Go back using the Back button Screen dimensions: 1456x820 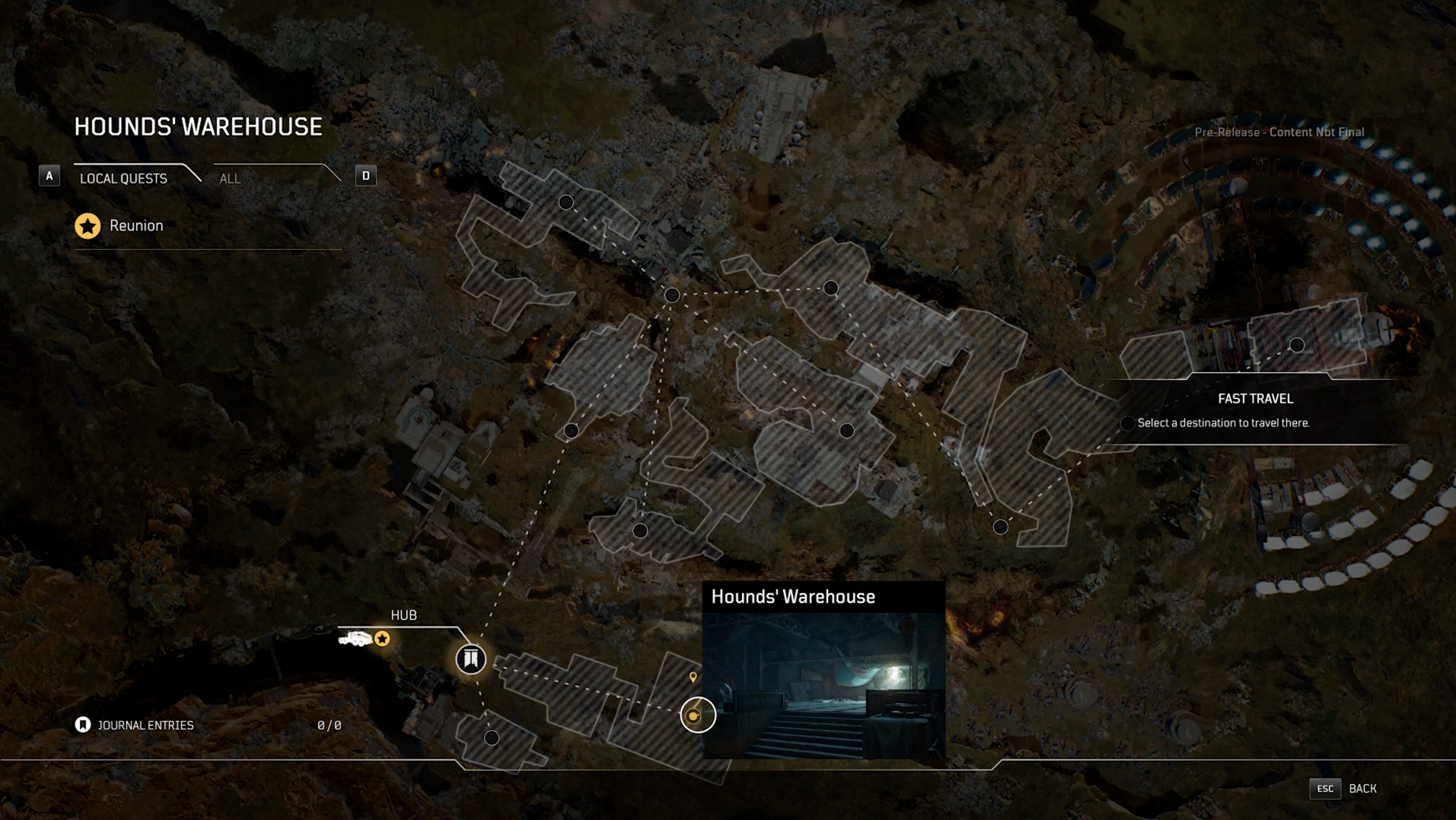click(x=1361, y=789)
